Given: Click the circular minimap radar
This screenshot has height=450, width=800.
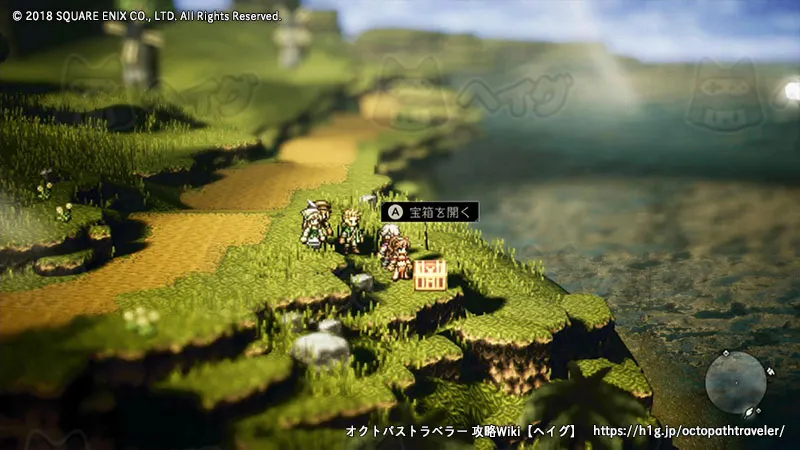Looking at the screenshot, I should (x=736, y=381).
